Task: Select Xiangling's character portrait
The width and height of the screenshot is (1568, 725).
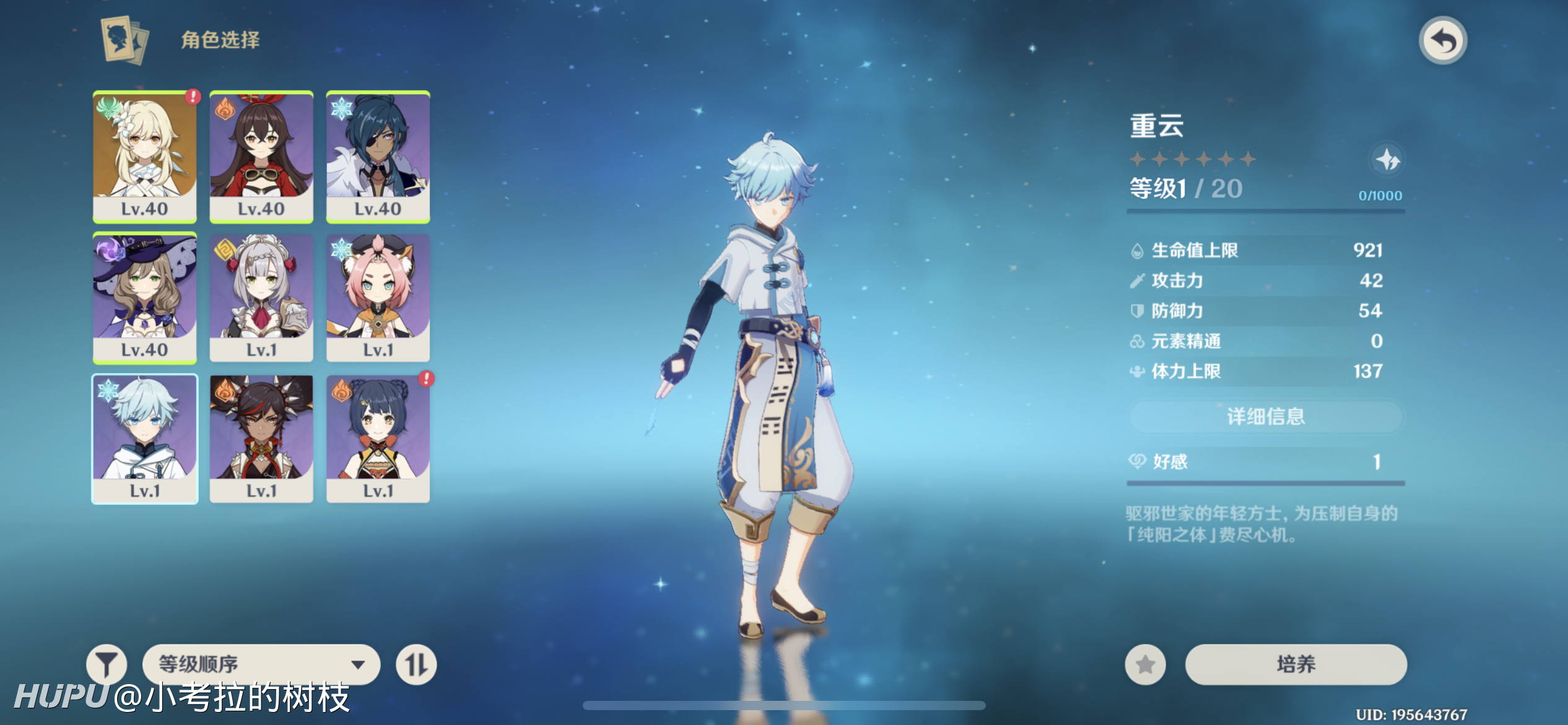Action: [378, 439]
